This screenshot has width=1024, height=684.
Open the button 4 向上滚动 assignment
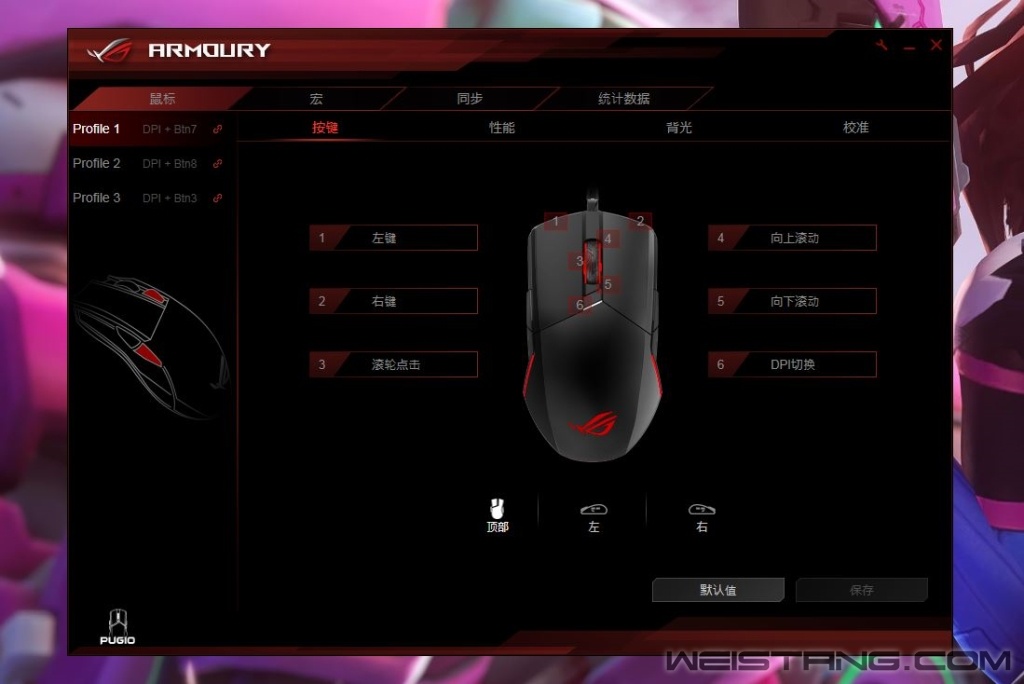click(792, 238)
